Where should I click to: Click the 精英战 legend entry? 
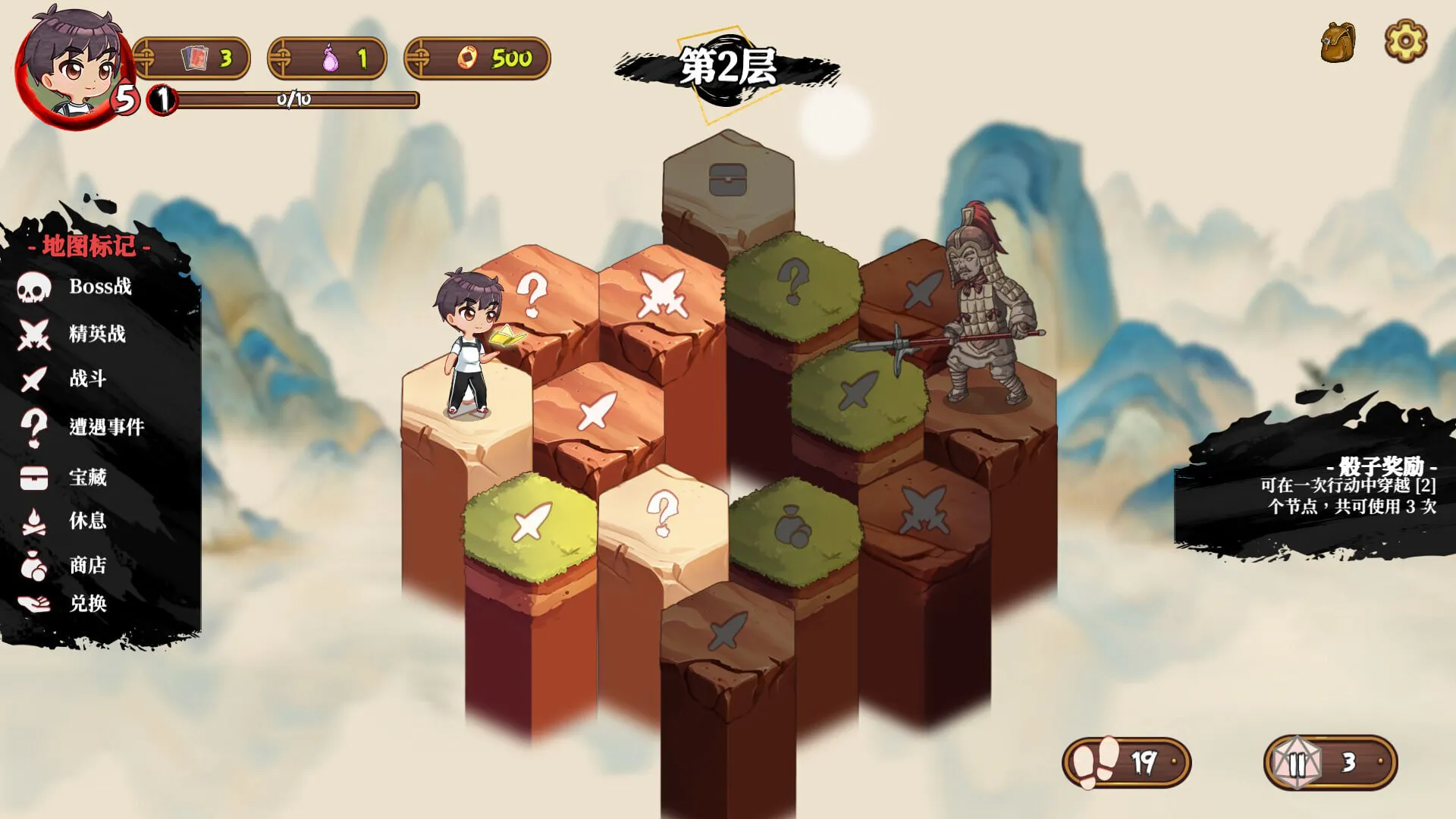[x=74, y=334]
